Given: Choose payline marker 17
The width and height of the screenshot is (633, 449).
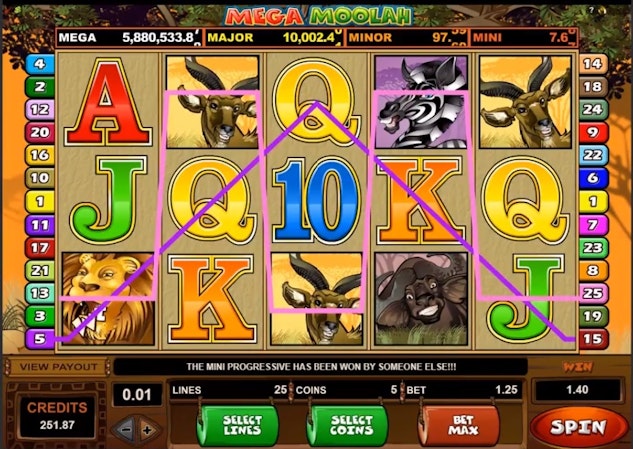Looking at the screenshot, I should [41, 245].
